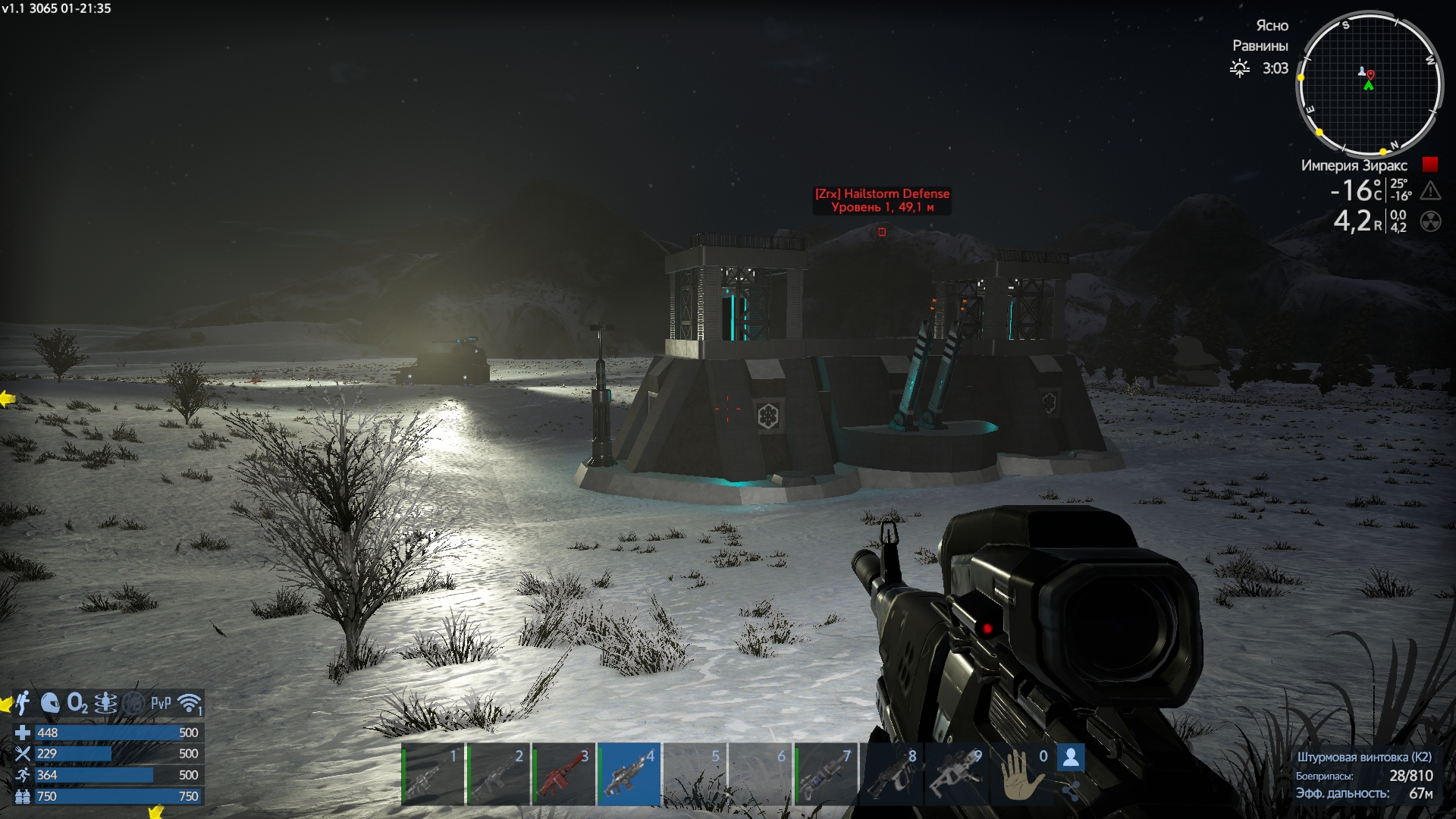
Task: Click the share icon below the profile icon
Action: pos(1071,792)
